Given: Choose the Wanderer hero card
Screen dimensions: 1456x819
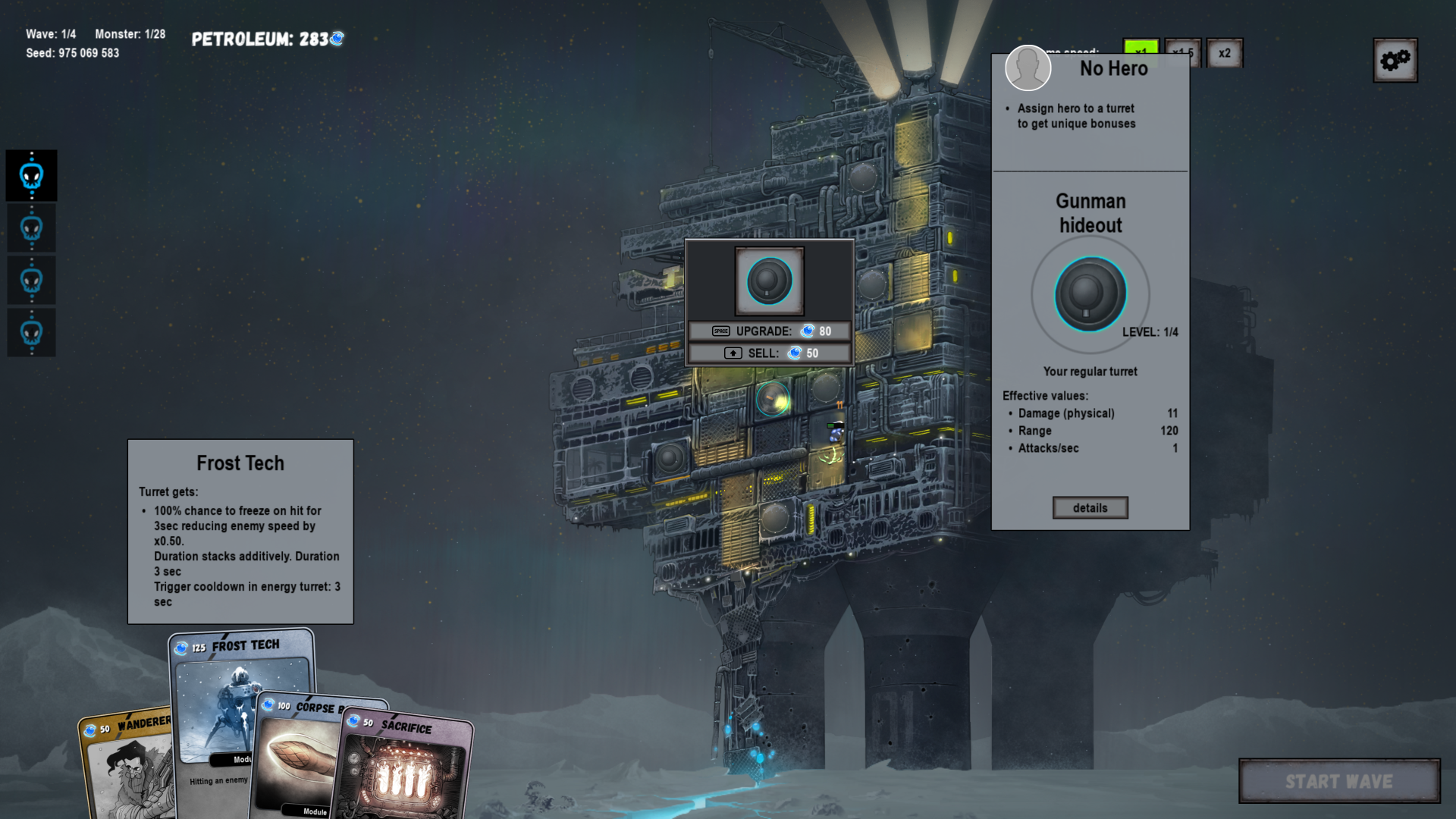Looking at the screenshot, I should click(x=125, y=766).
